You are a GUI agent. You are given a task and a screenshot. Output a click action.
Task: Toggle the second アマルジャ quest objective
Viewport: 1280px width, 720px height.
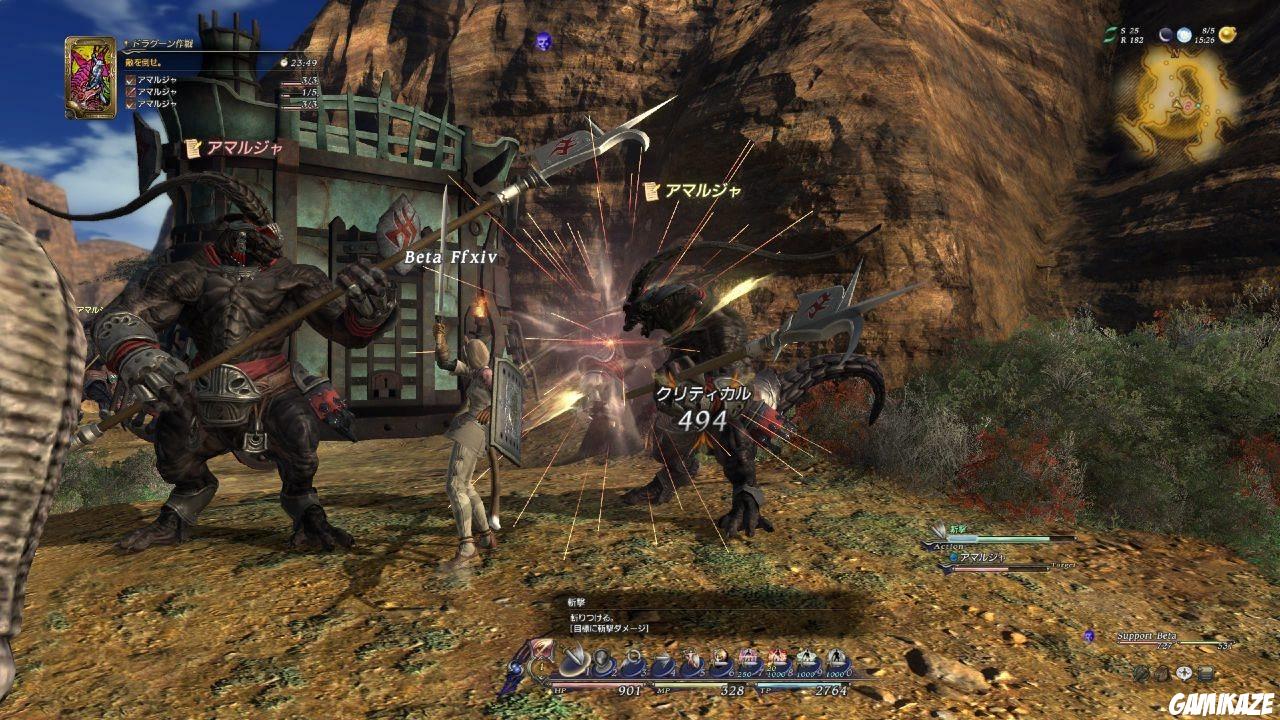pos(130,91)
